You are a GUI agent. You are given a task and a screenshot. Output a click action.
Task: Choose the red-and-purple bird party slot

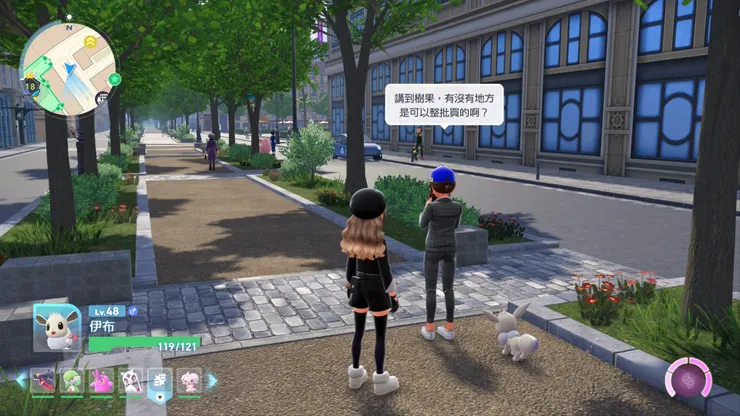click(x=42, y=380)
